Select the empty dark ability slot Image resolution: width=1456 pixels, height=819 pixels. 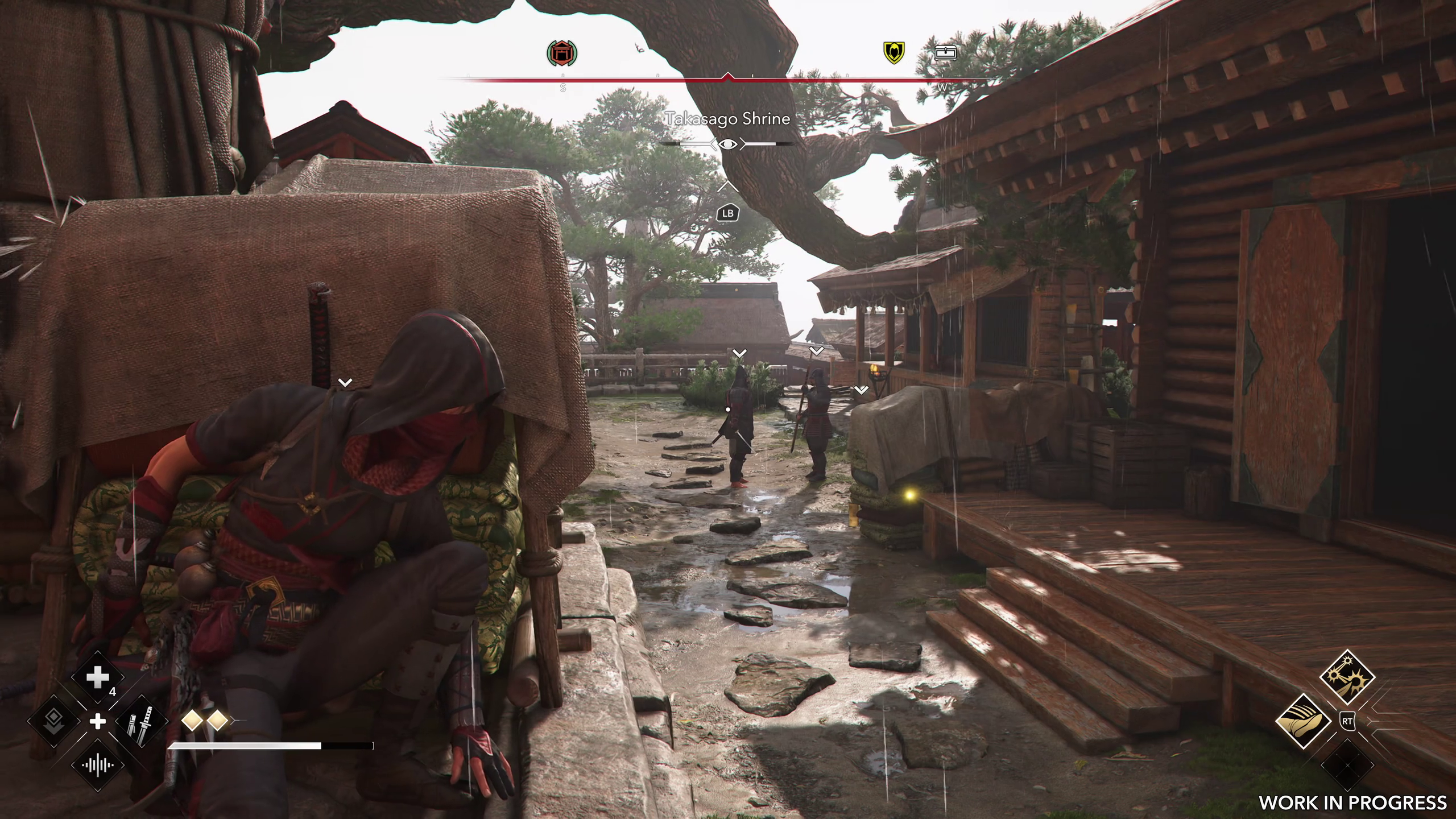pos(1347,765)
